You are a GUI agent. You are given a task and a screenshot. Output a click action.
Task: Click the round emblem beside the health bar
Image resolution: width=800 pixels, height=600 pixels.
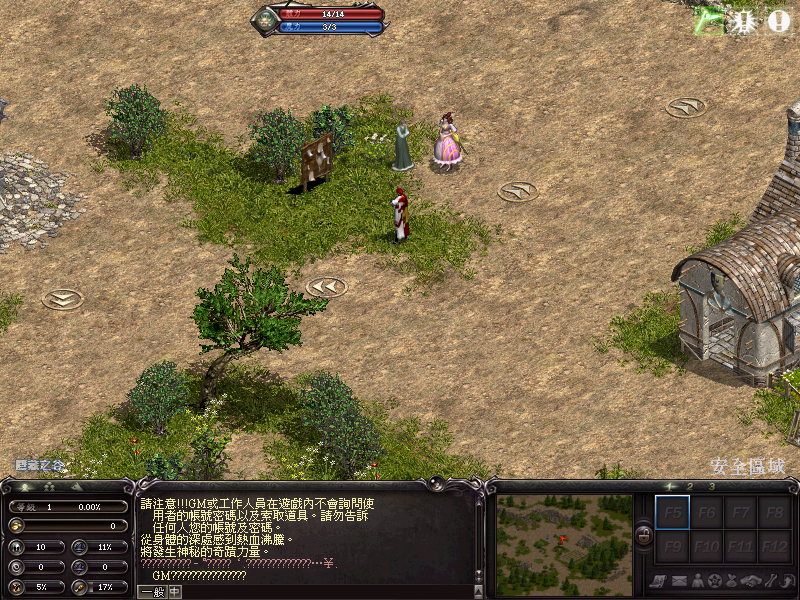pos(266,20)
